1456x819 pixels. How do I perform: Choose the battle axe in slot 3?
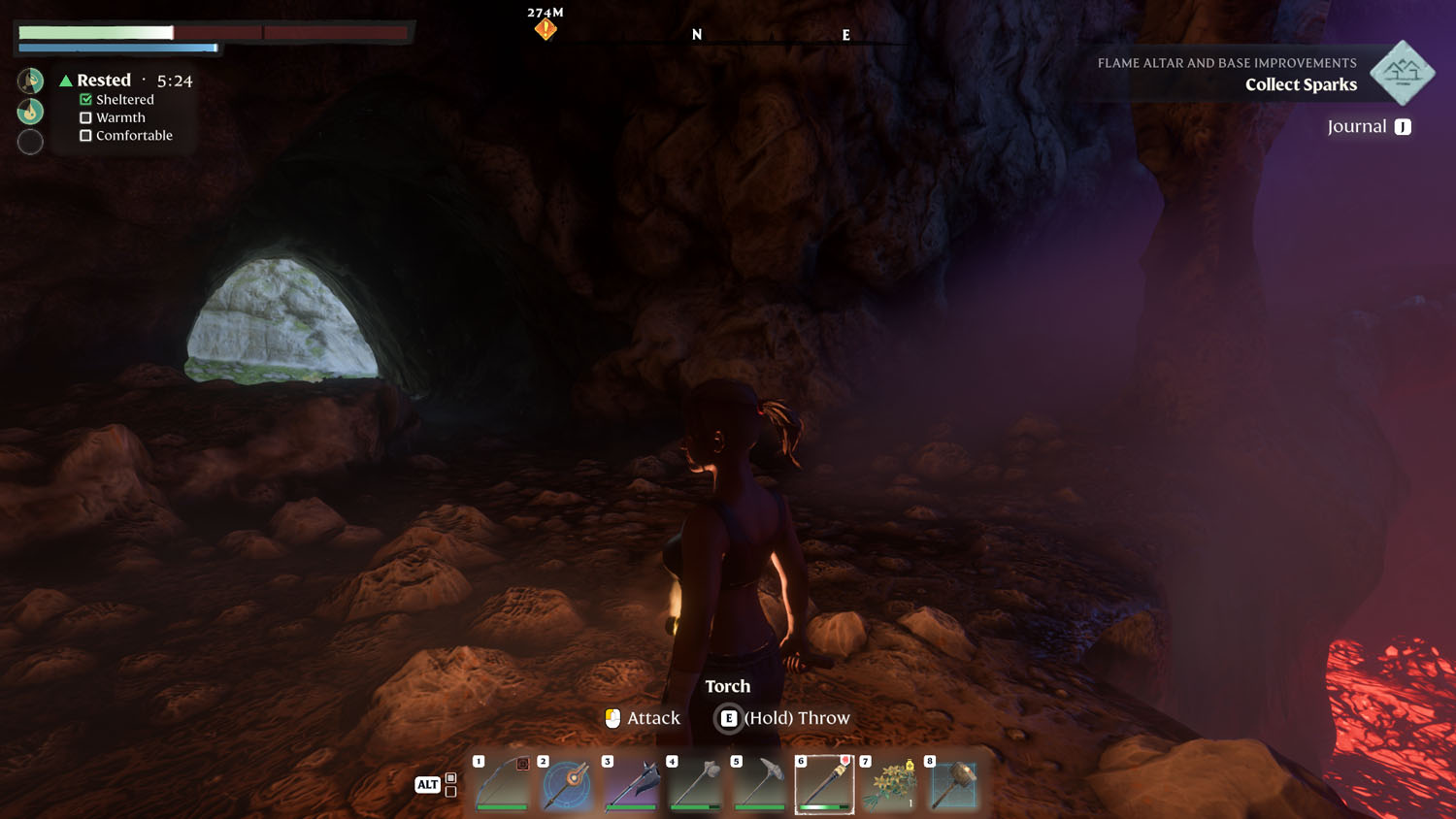click(631, 784)
